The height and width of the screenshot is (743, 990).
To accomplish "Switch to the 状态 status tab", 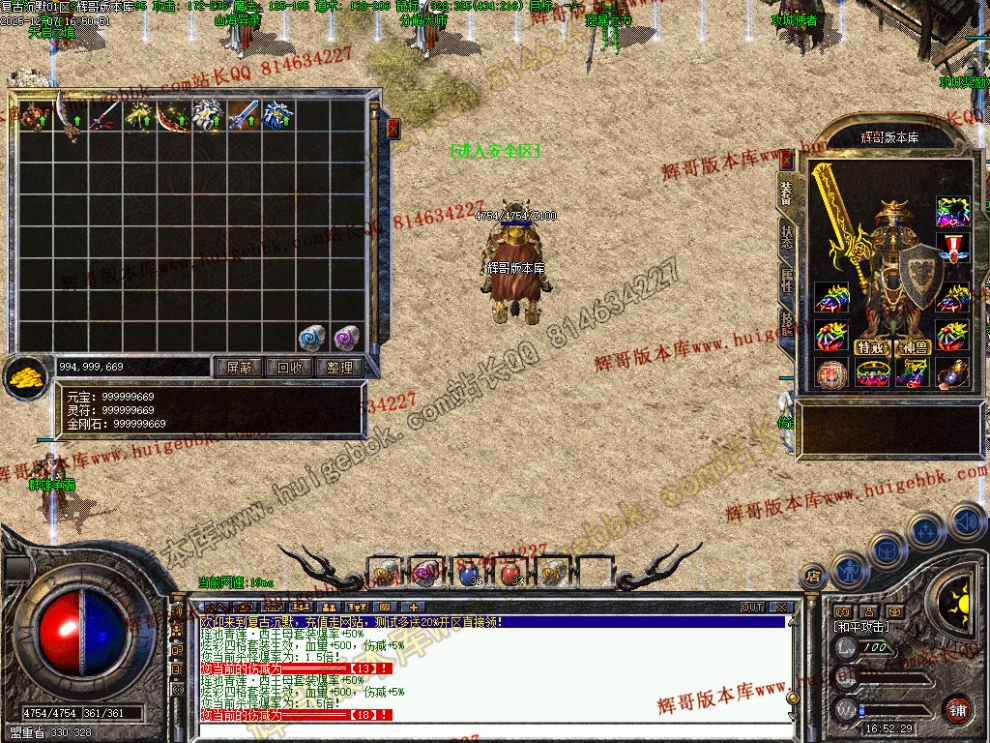I will (787, 237).
